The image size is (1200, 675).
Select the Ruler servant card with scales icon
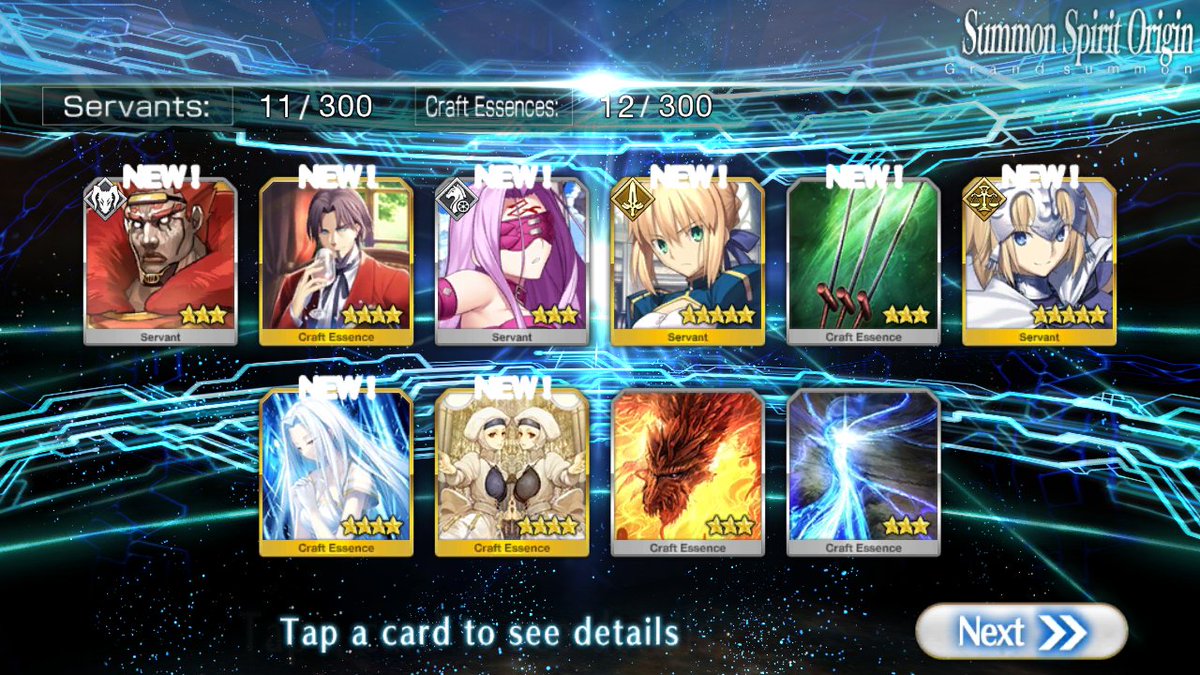[1039, 260]
